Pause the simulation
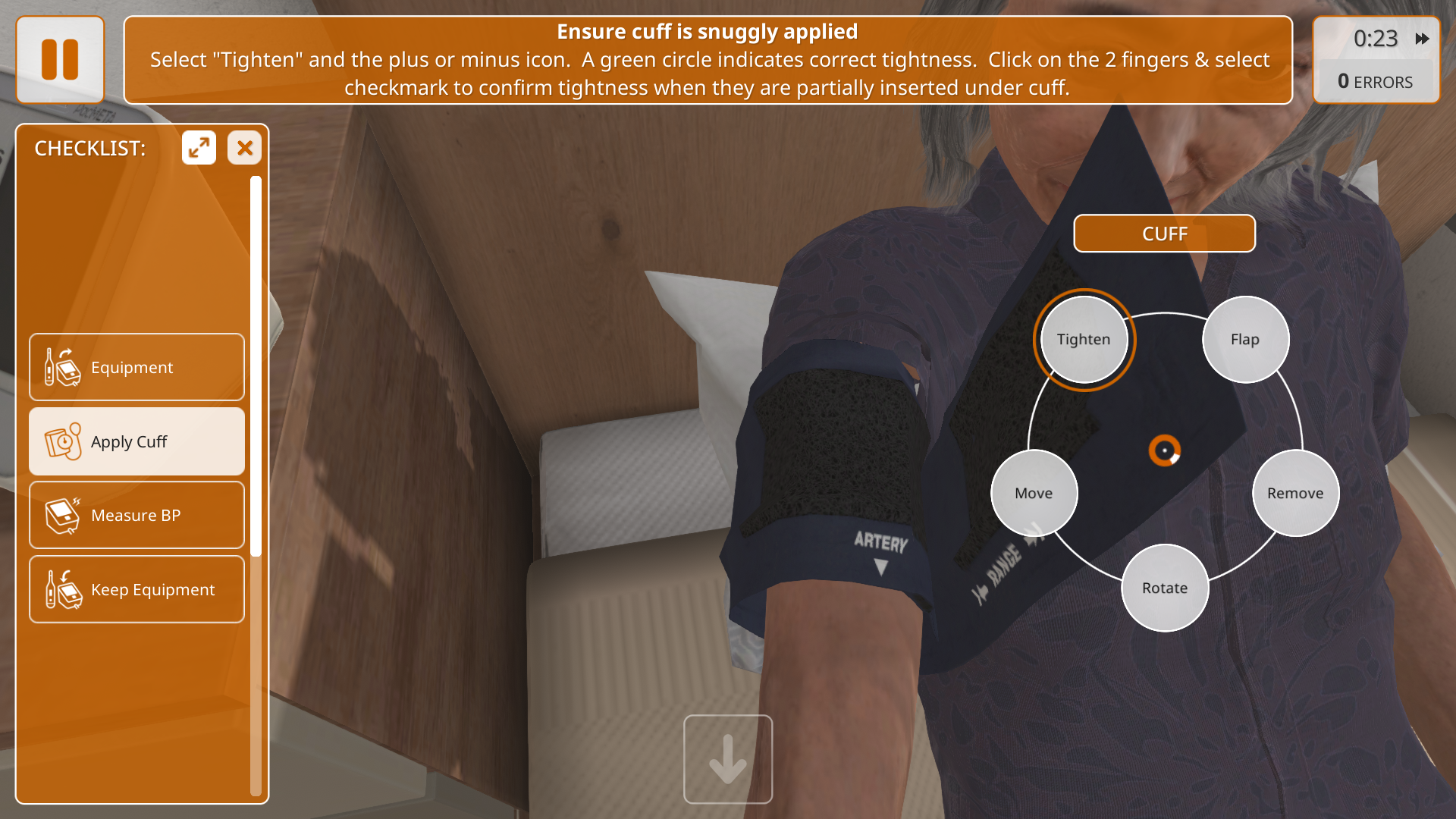Viewport: 1456px width, 819px height. [60, 60]
